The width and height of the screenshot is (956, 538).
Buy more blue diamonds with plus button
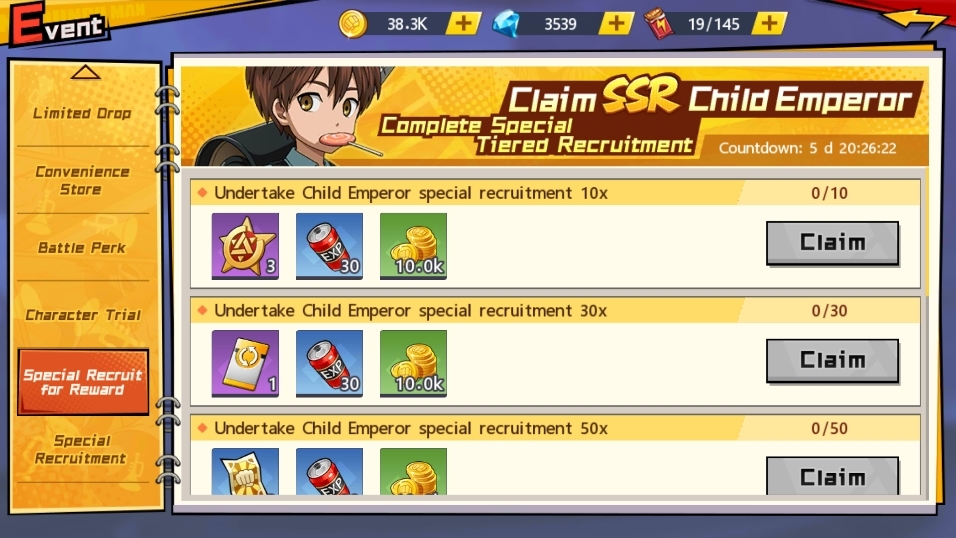coord(617,24)
